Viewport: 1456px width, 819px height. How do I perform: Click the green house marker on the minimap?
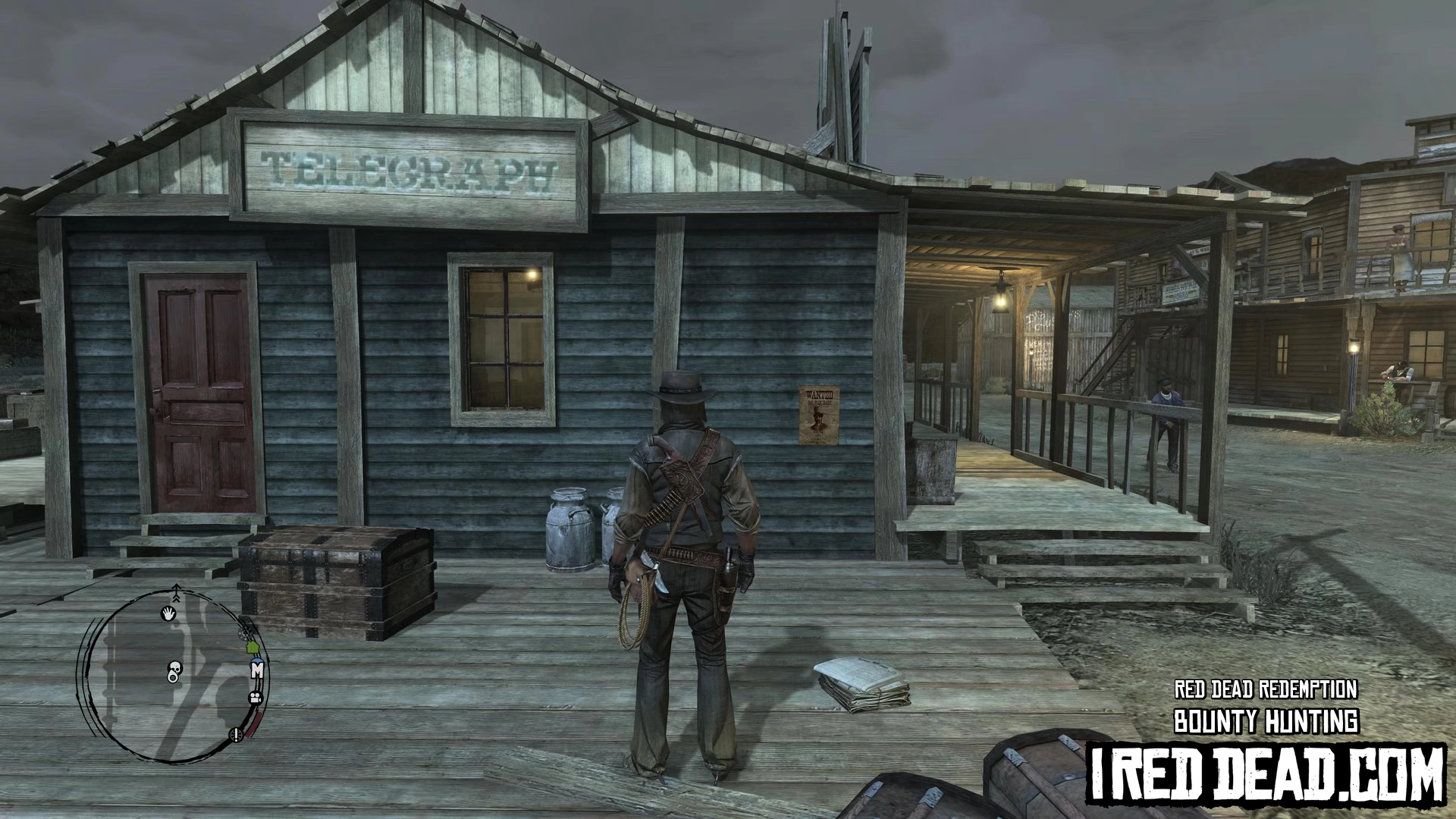(253, 648)
